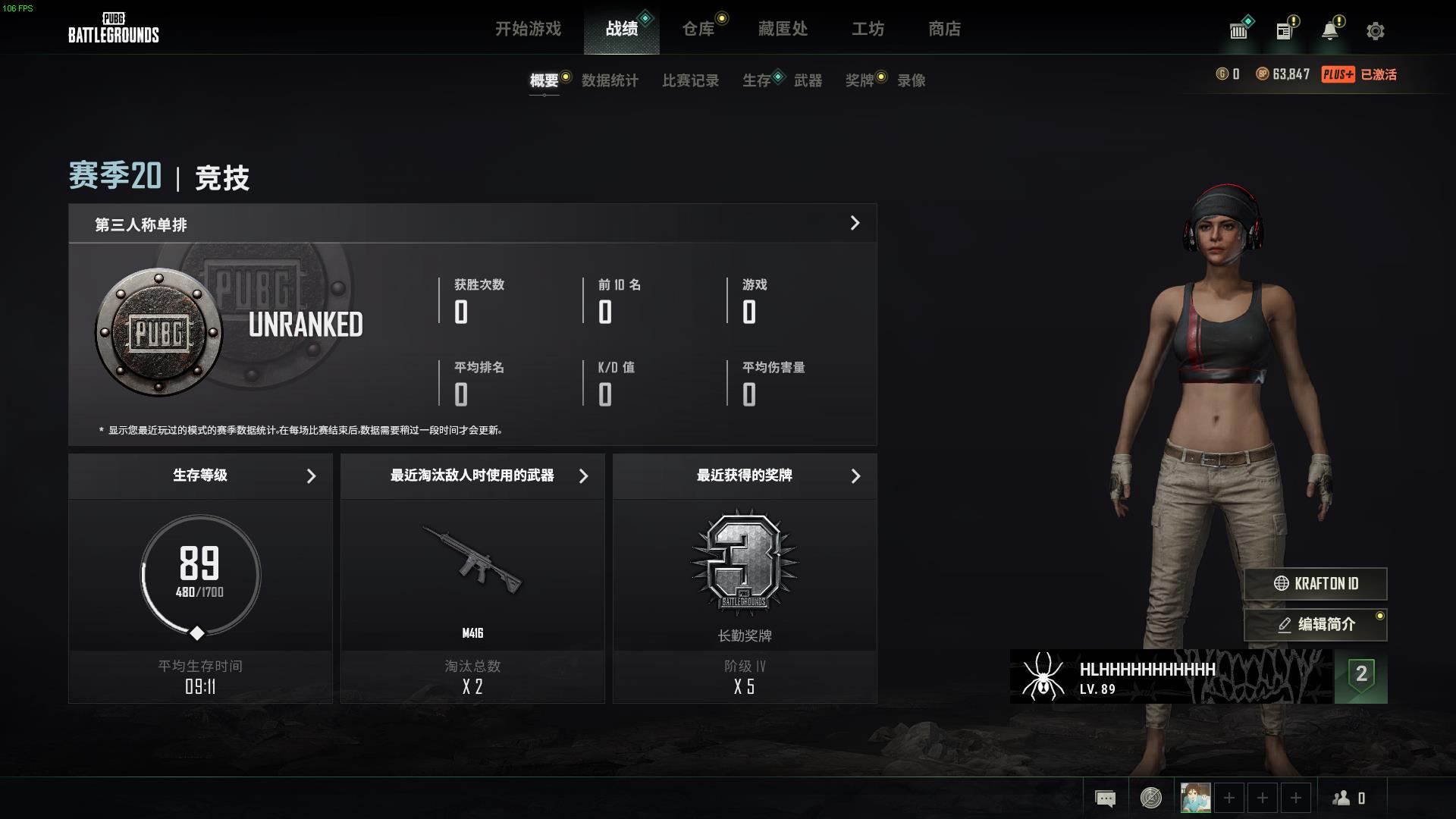
Task: View the M416 recent weapon card
Action: coord(472,576)
